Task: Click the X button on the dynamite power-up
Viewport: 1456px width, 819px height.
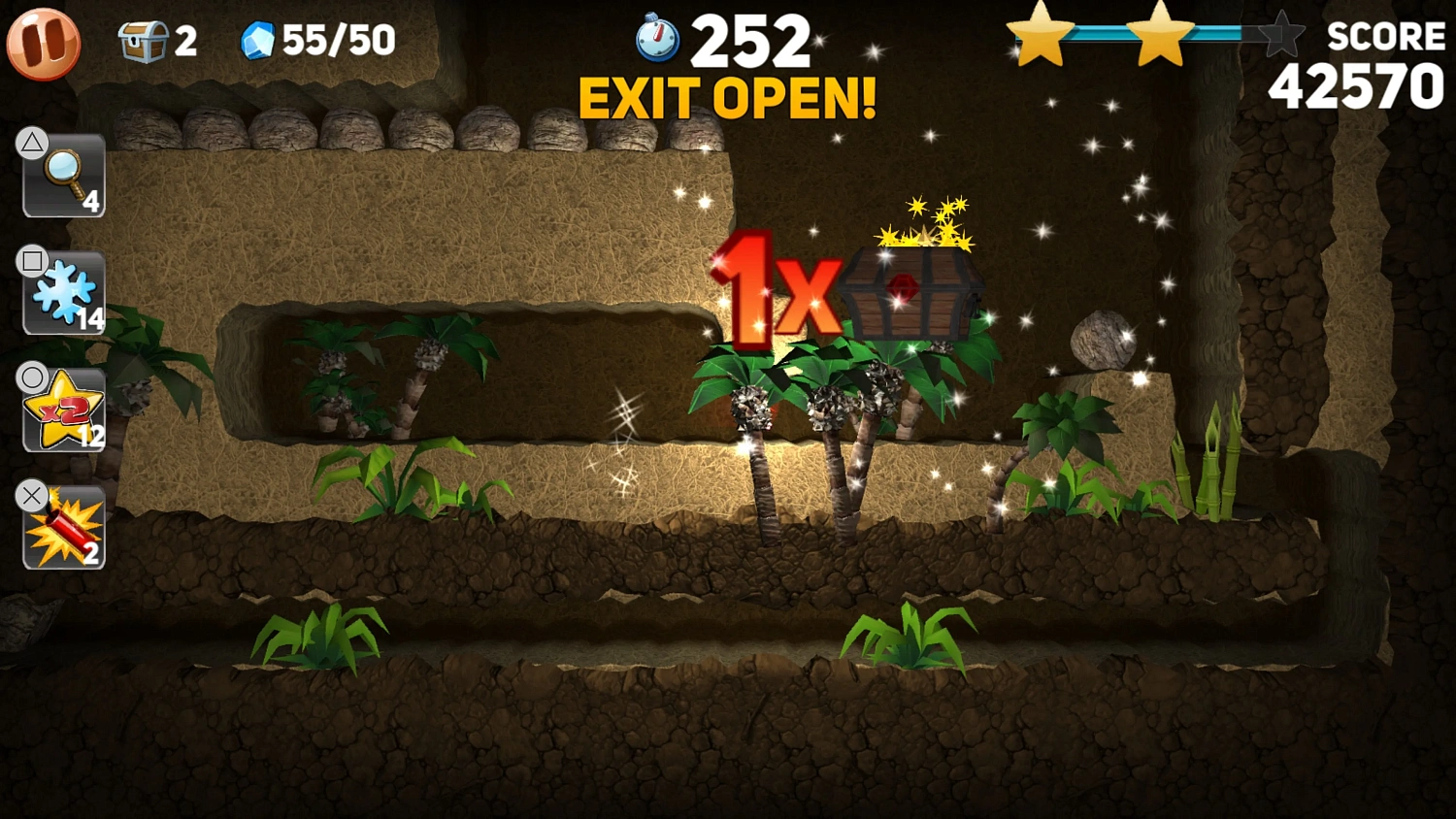Action: coord(32,496)
